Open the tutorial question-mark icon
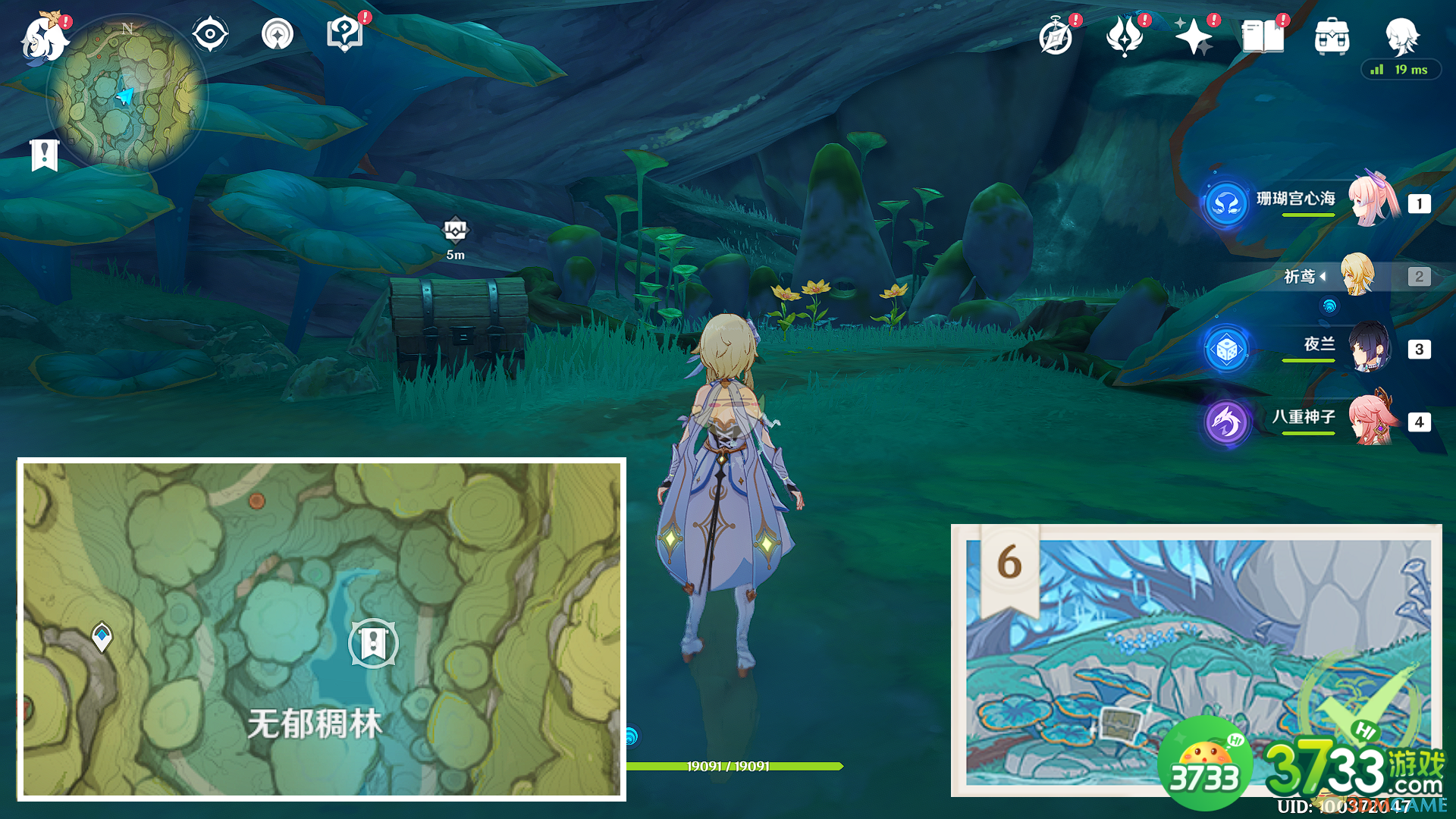1456x819 pixels. coord(344,35)
